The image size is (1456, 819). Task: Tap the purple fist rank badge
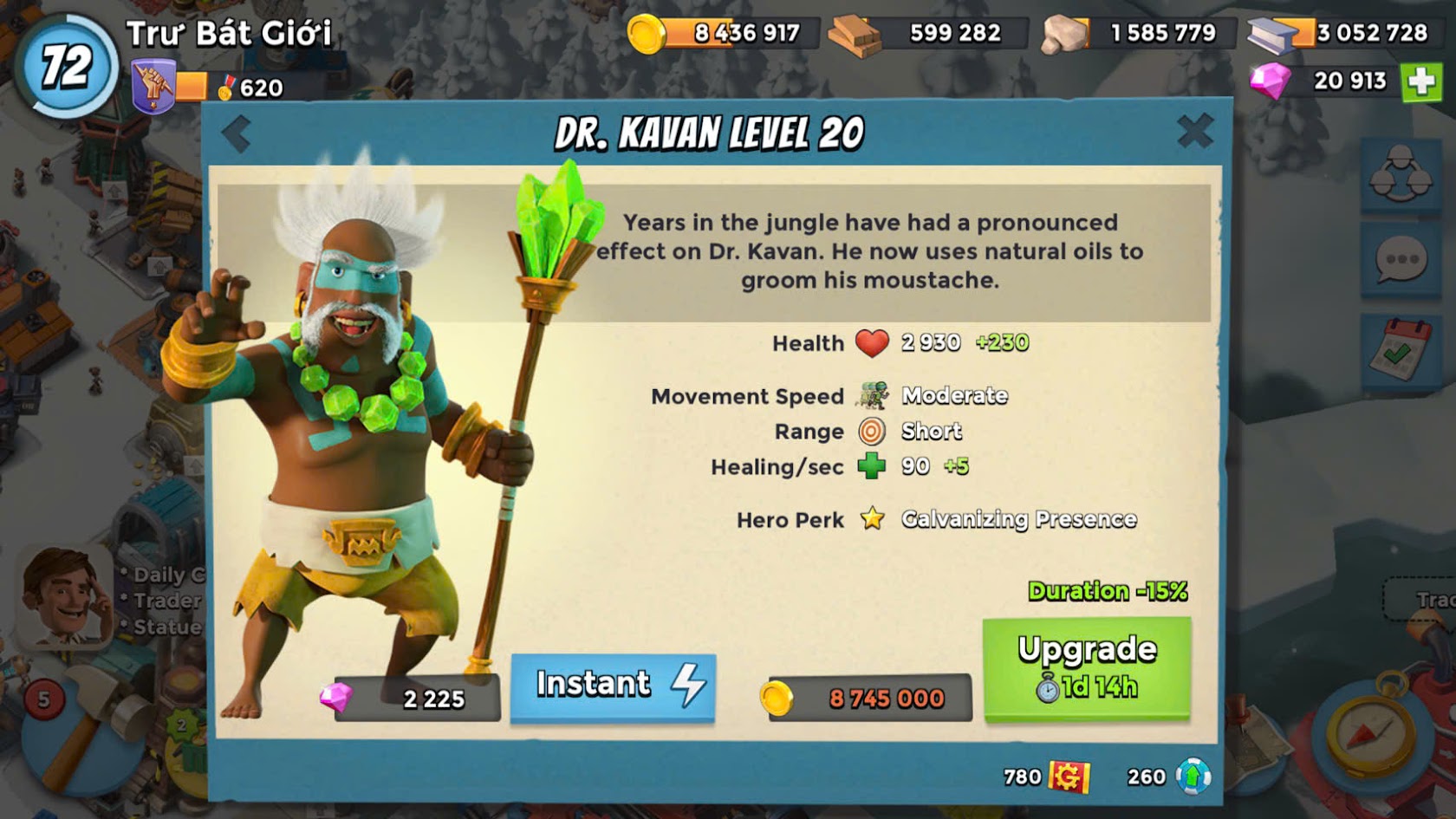[153, 88]
